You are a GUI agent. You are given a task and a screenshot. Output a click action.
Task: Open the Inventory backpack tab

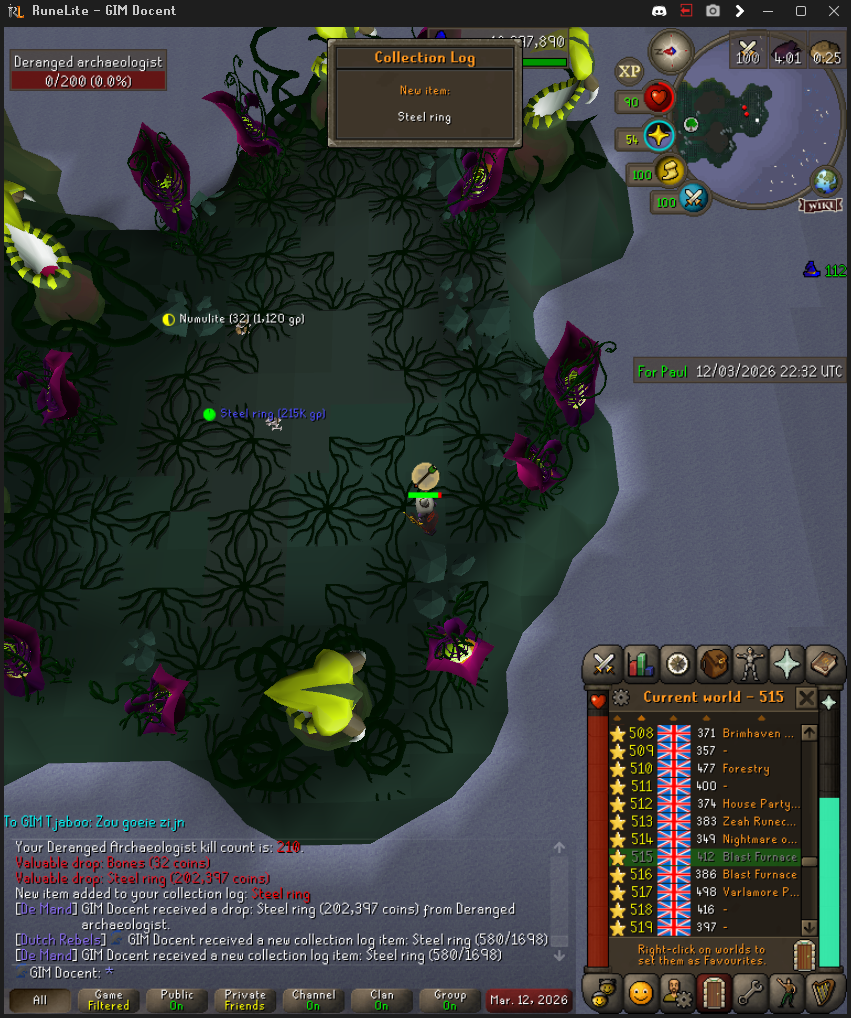(714, 663)
